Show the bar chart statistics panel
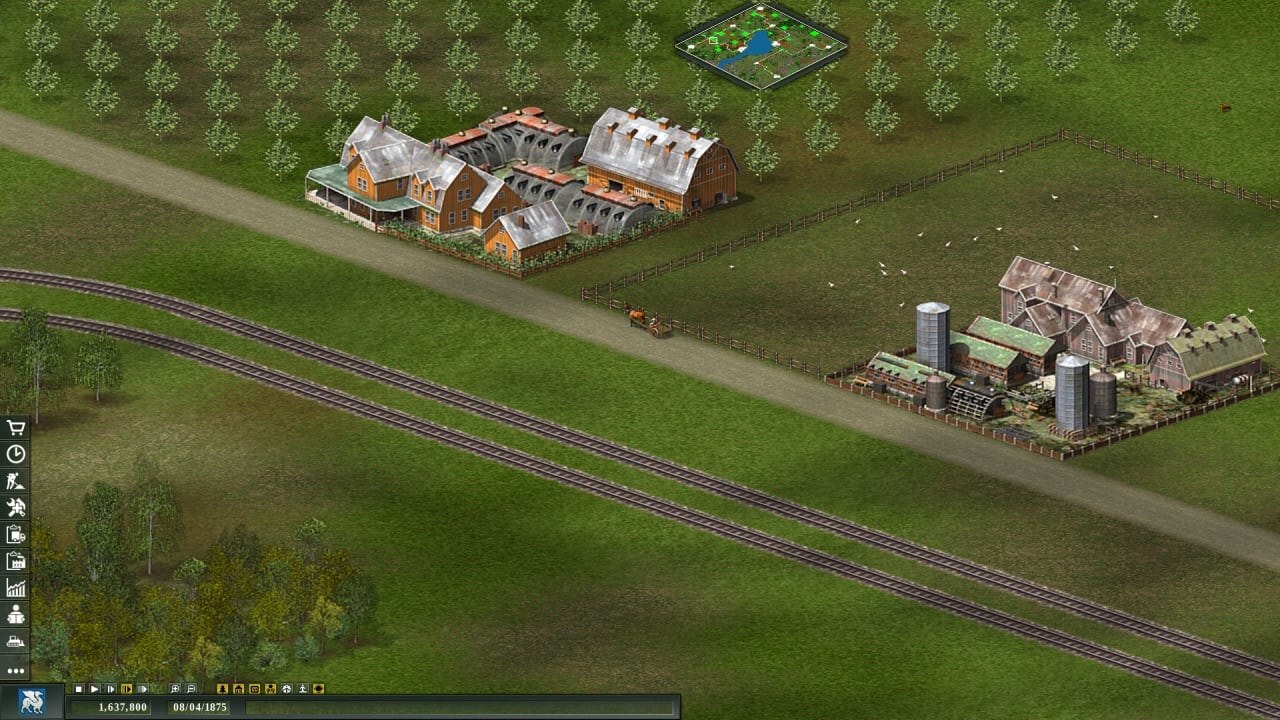The image size is (1280, 720). 15,588
